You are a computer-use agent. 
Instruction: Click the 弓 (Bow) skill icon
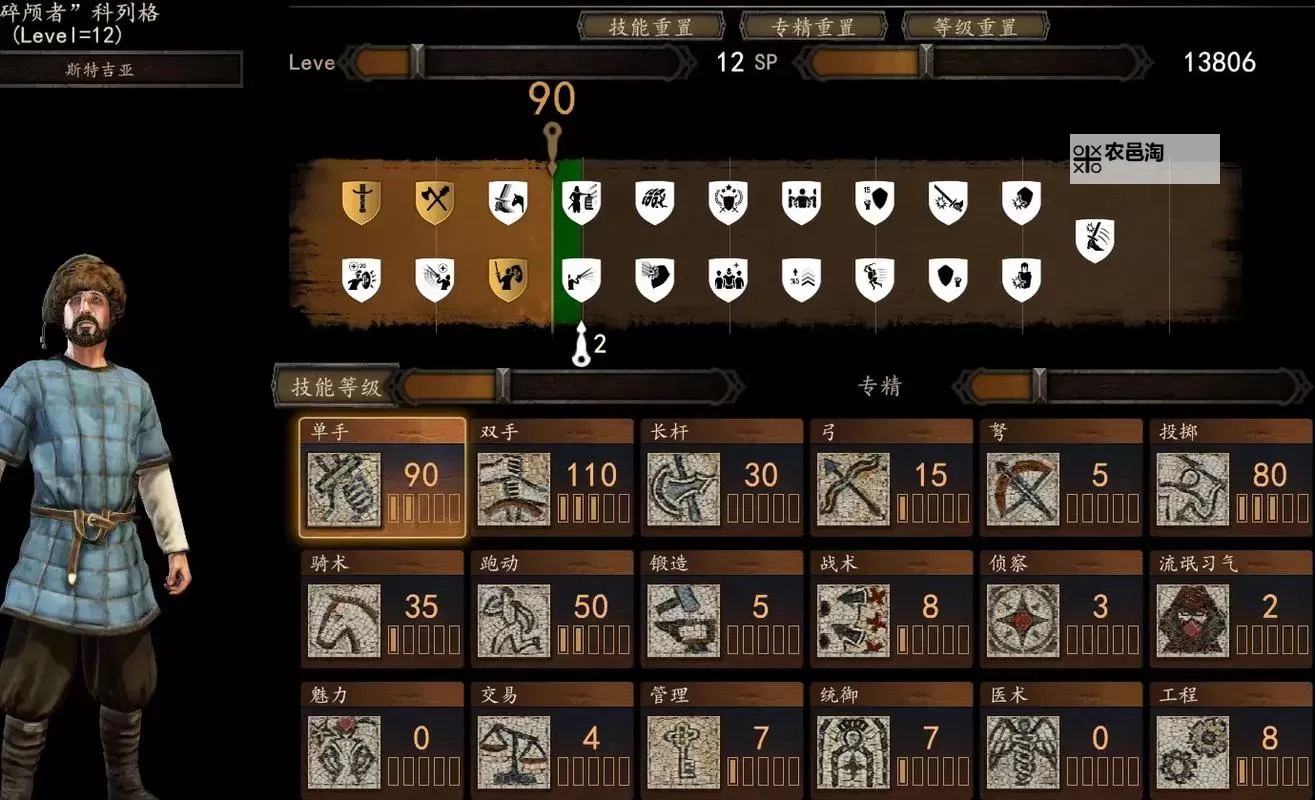[855, 489]
